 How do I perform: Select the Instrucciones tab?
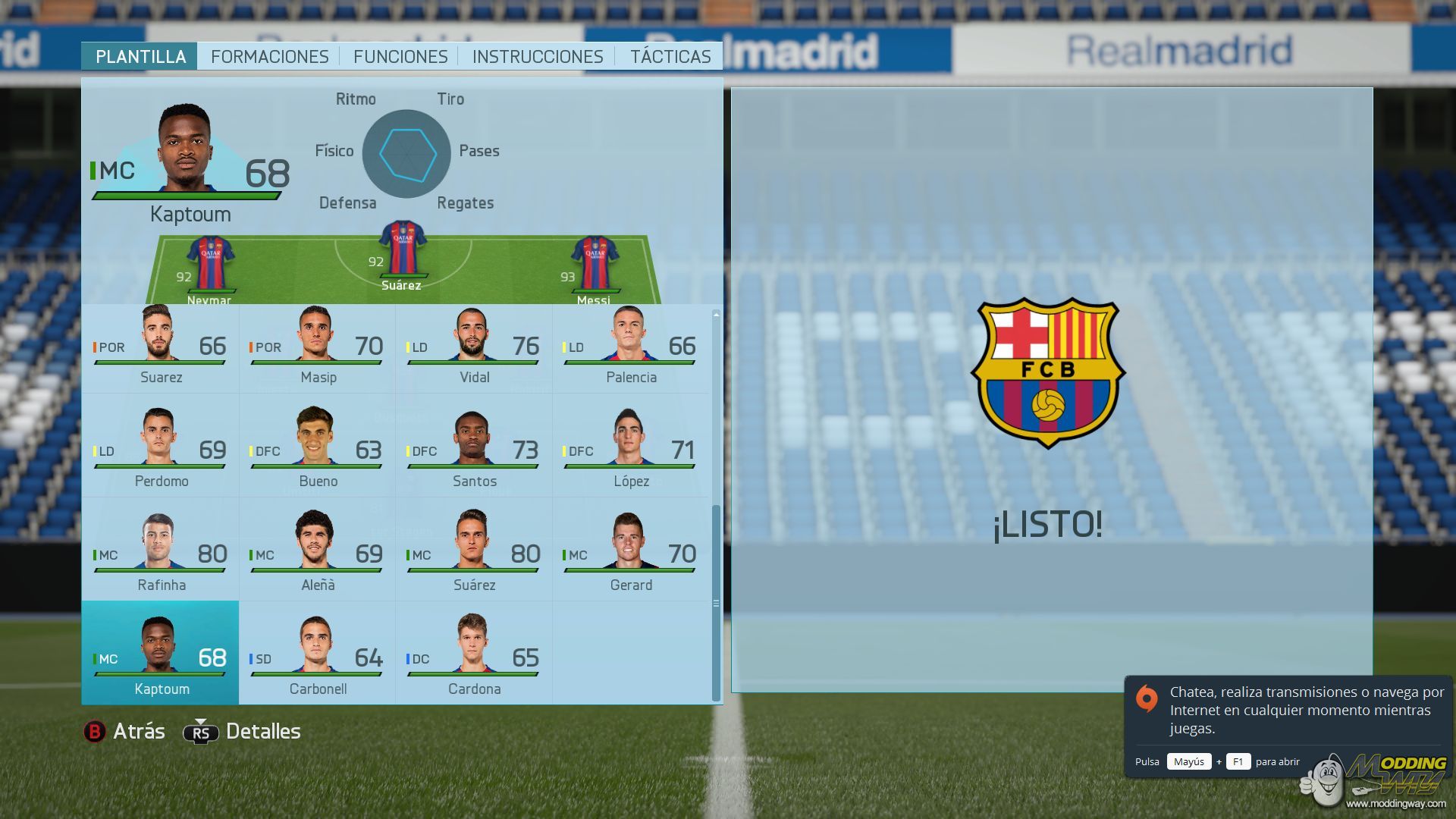(538, 57)
